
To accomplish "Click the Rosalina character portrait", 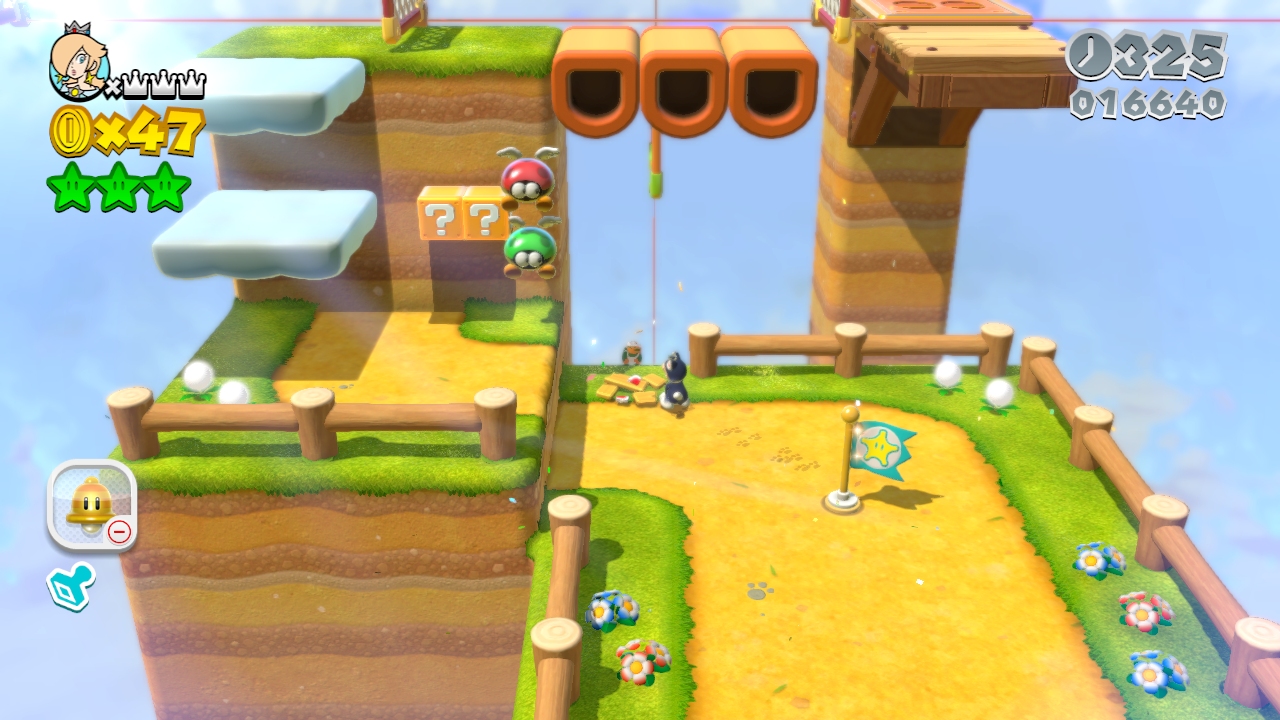I will tap(80, 70).
